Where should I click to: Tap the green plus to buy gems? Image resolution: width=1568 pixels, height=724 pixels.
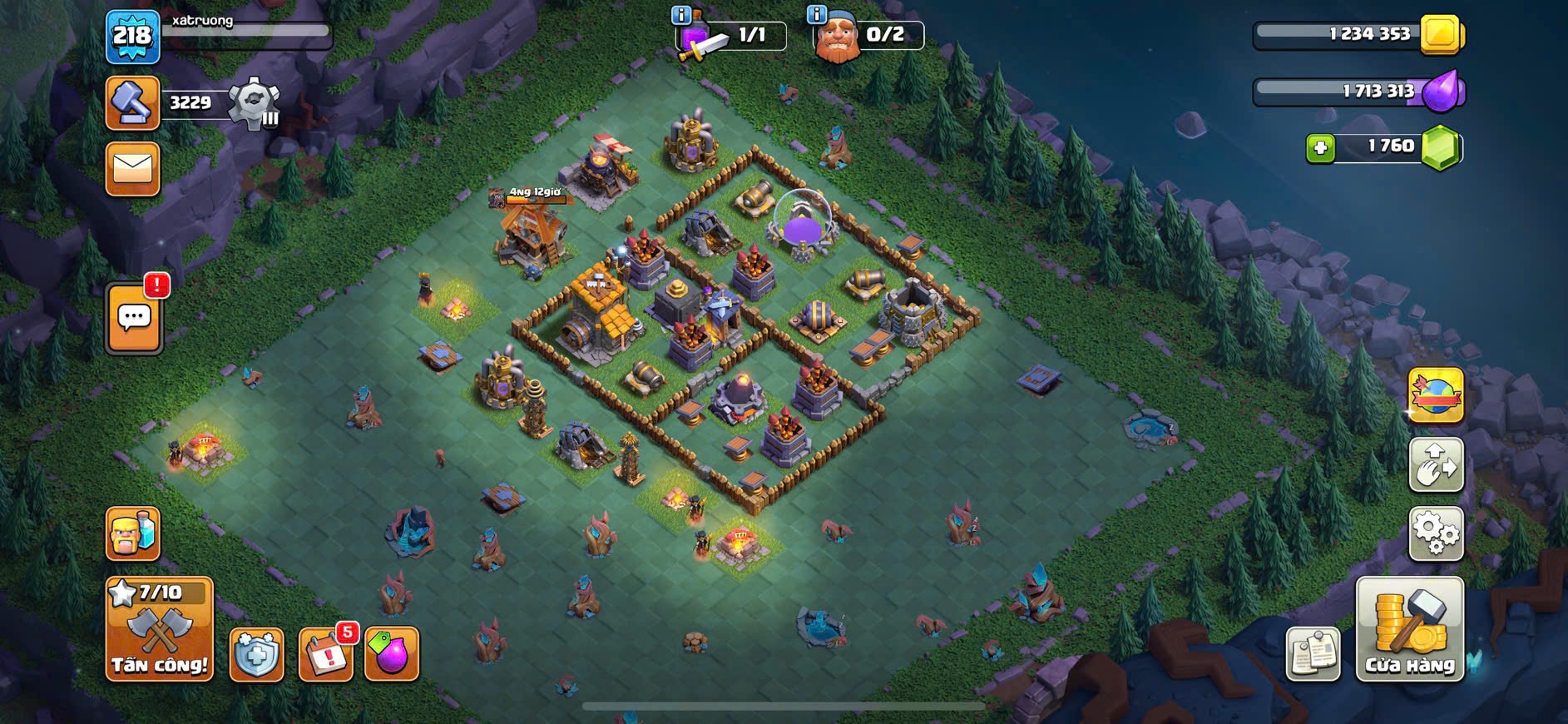pos(1319,148)
